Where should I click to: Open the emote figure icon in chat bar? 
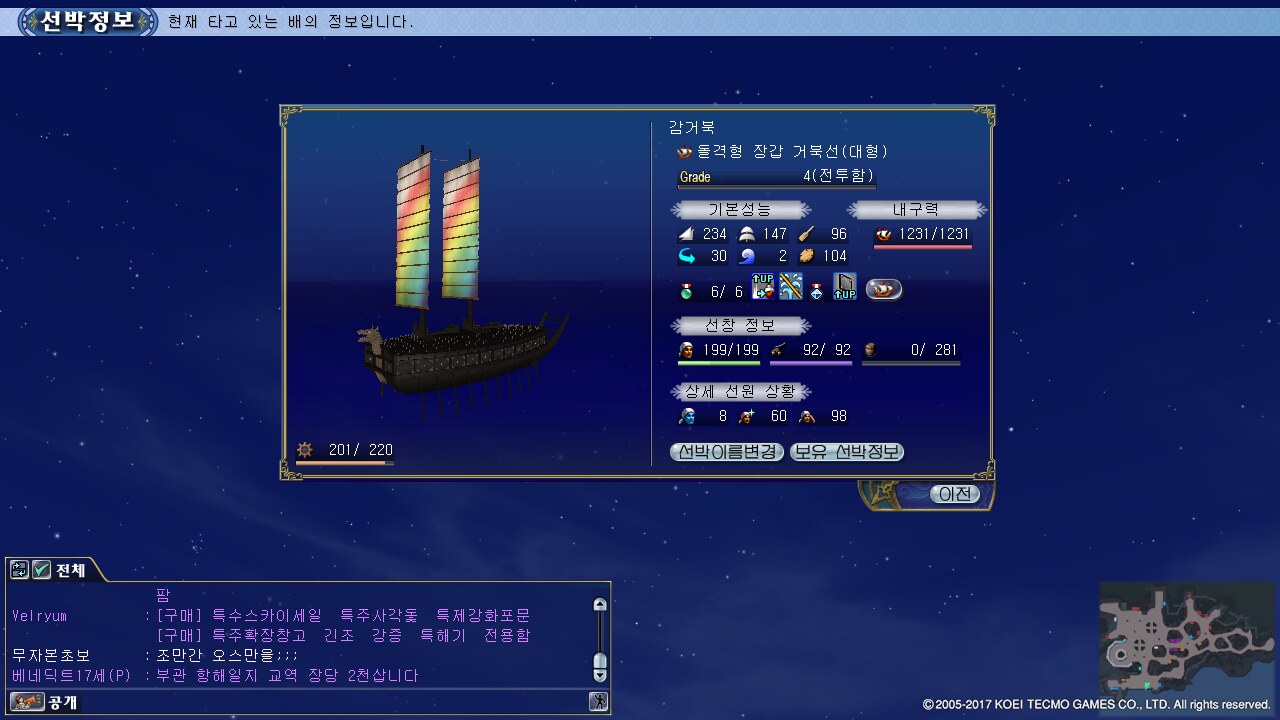(x=599, y=702)
